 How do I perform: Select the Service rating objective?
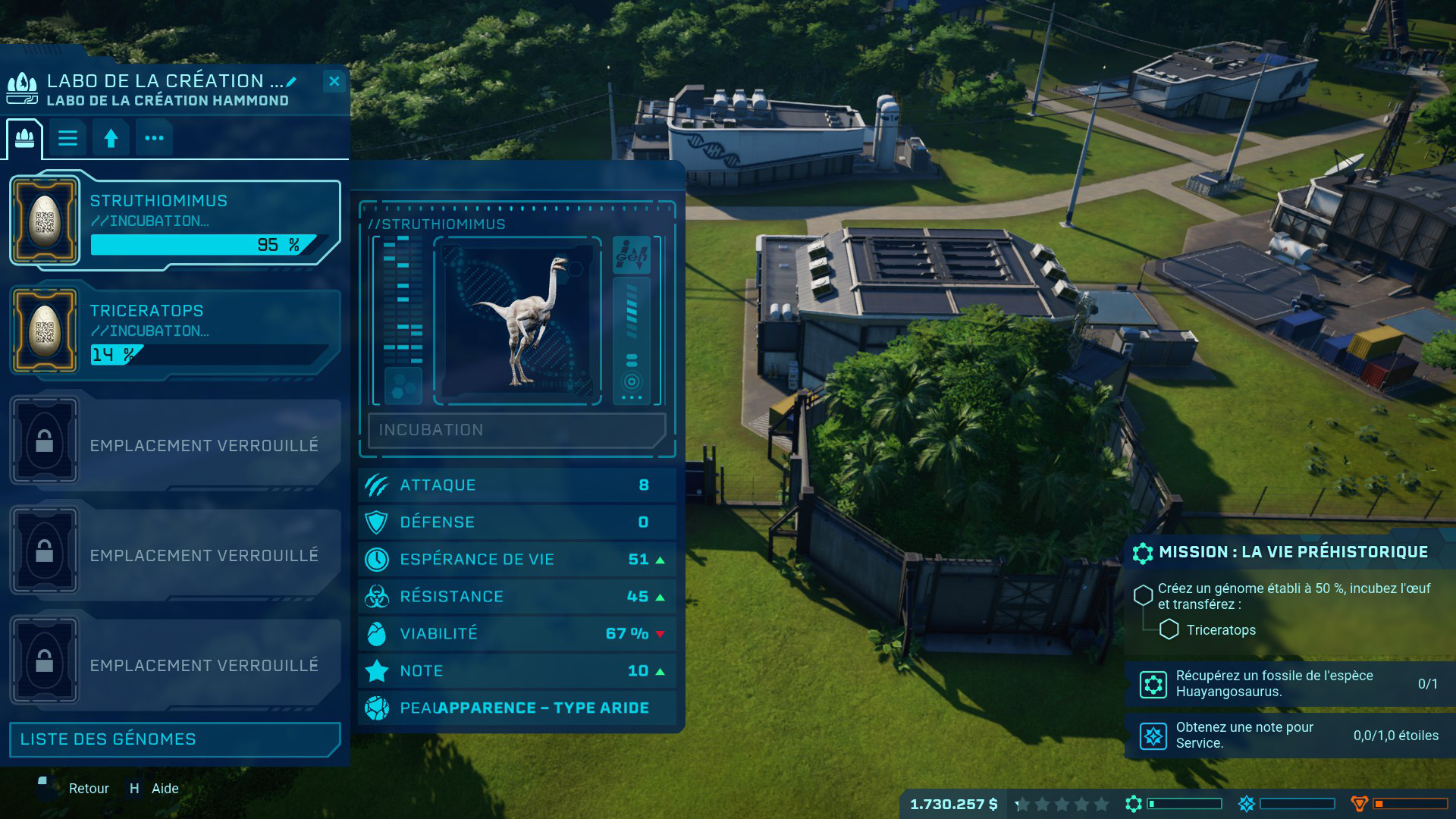[x=1289, y=736]
